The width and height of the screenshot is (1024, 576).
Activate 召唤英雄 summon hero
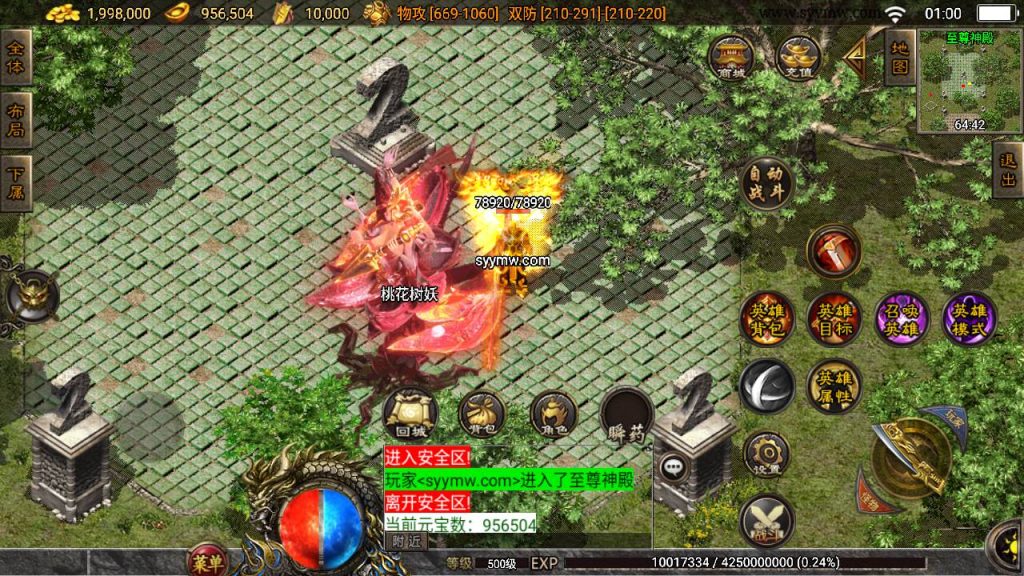(x=901, y=319)
